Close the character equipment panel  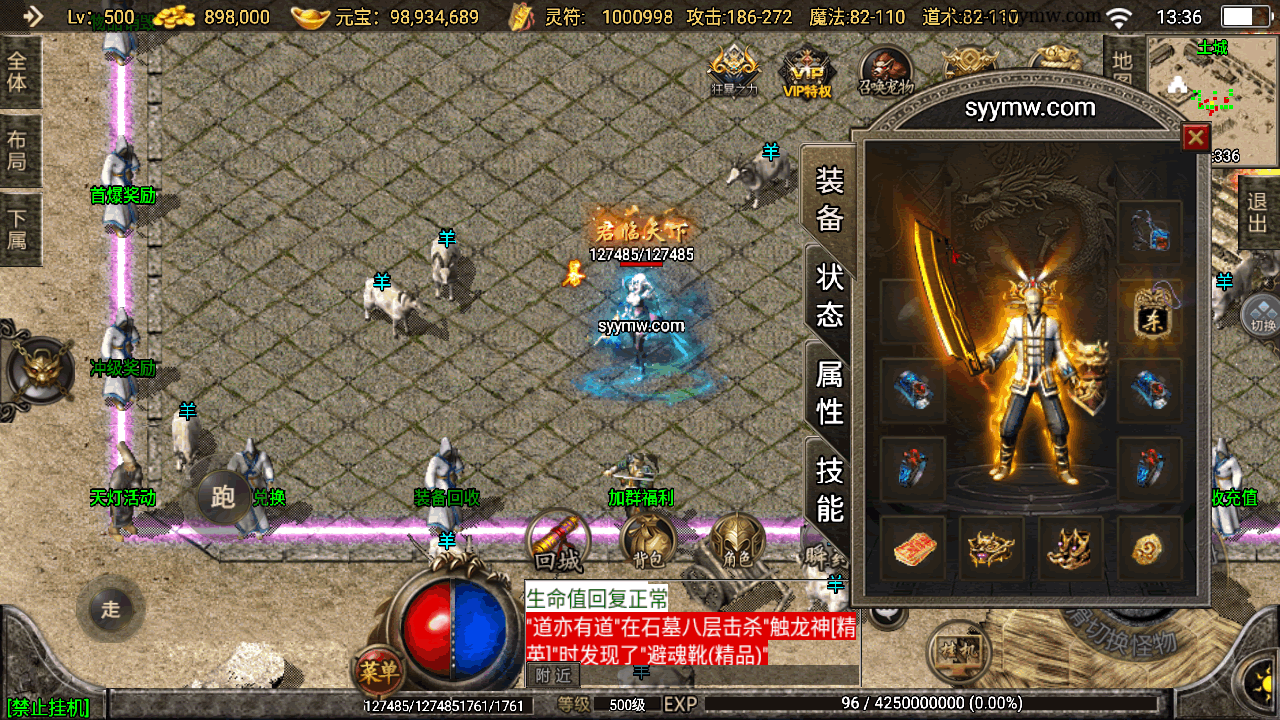pyautogui.click(x=1195, y=137)
